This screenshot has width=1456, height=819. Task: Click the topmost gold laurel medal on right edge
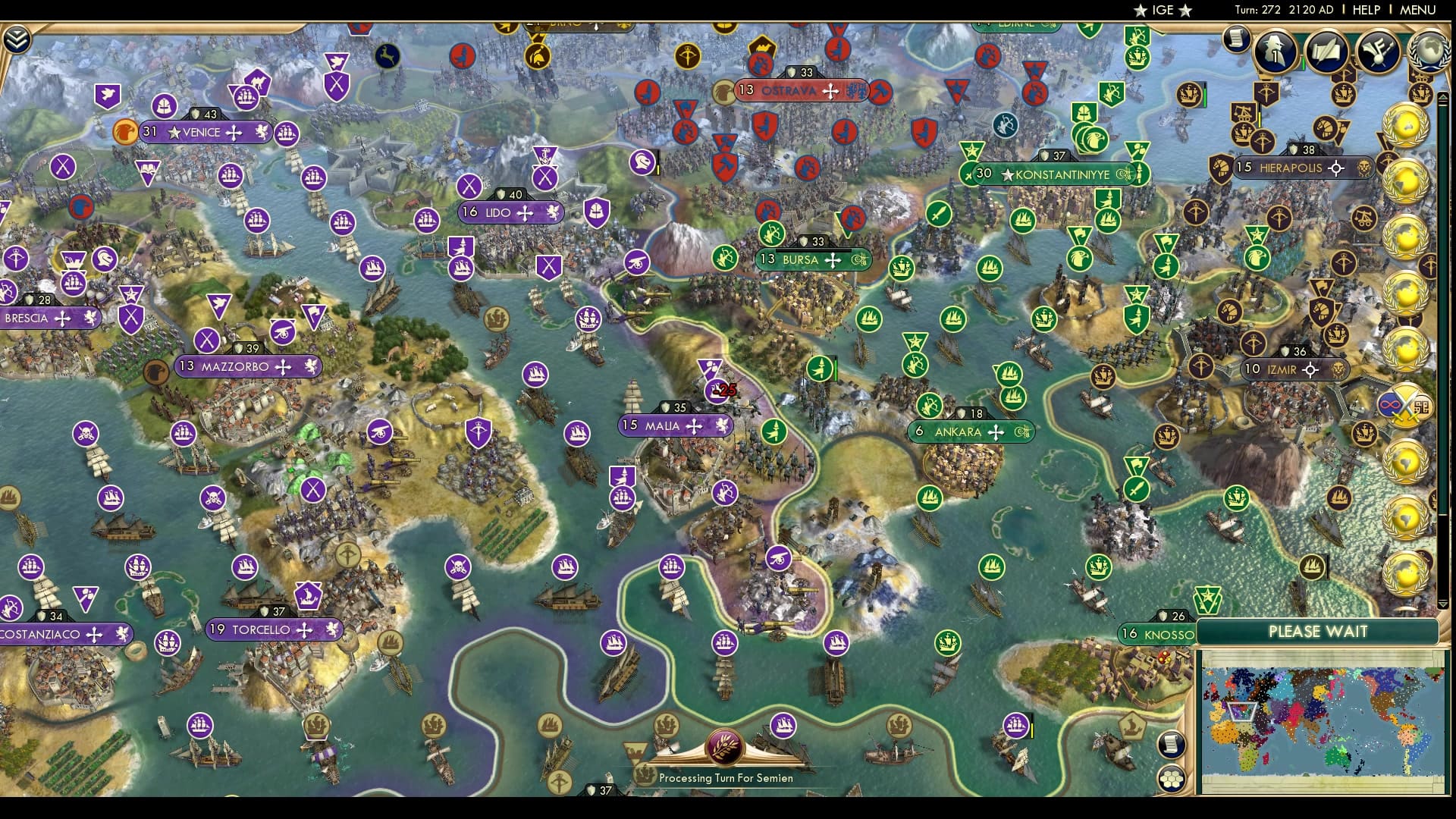pos(1407,125)
